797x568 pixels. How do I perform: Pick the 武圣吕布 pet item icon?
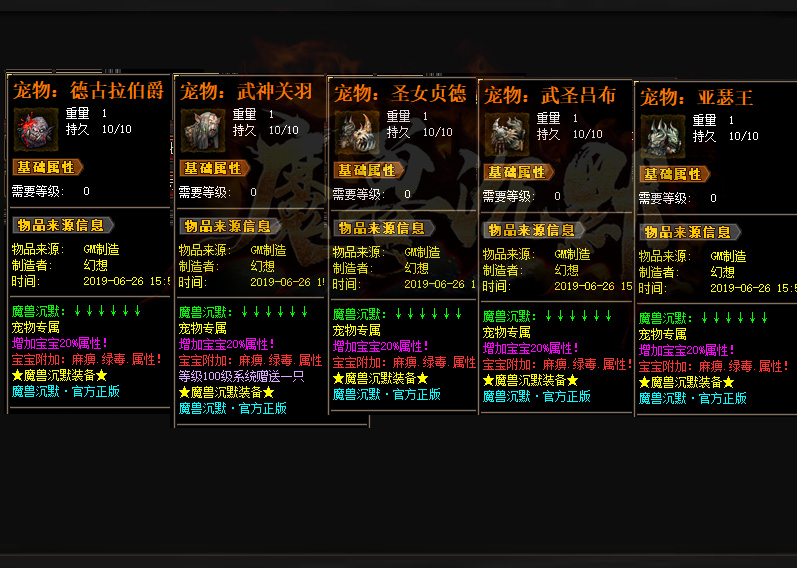[507, 134]
